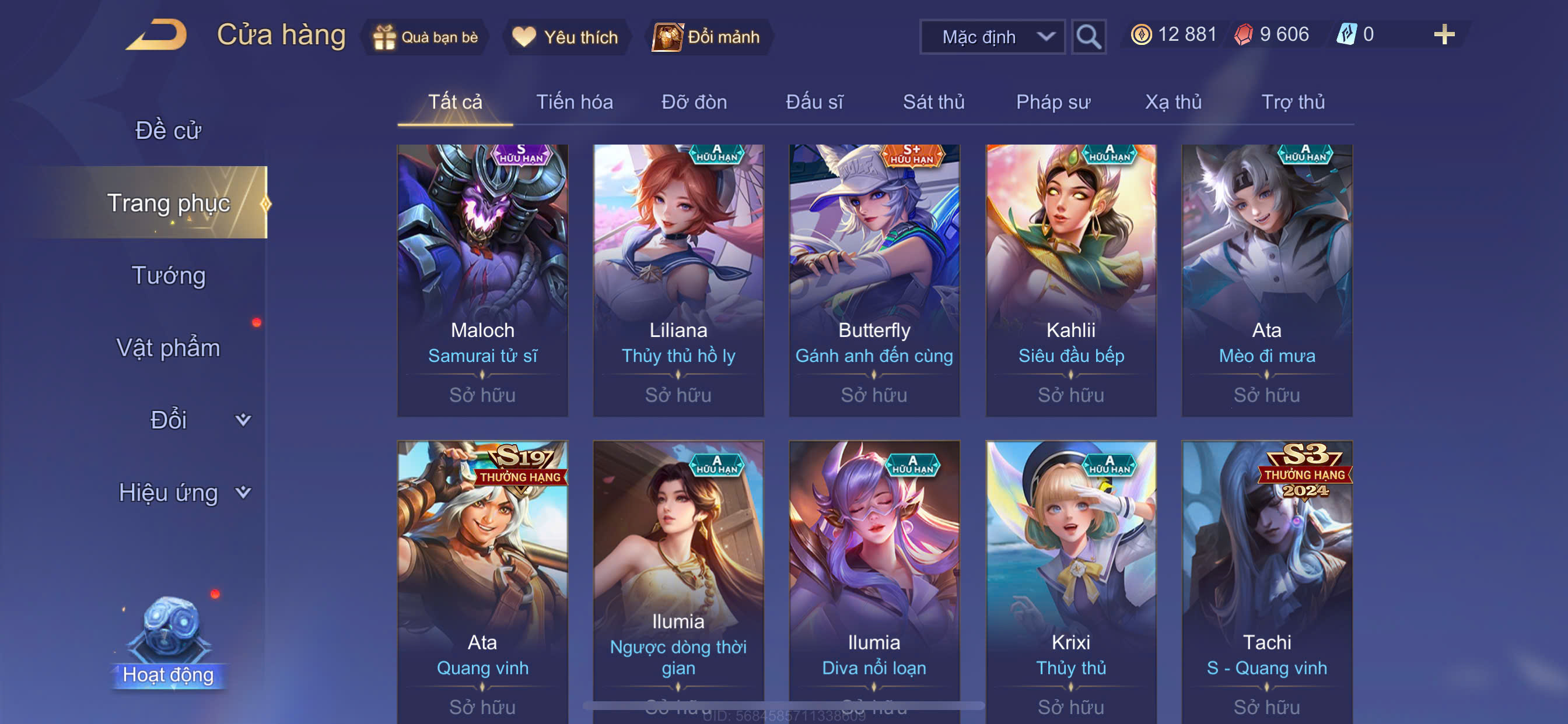Switch to the Đỡ đòn tab
1568x724 pixels.
pyautogui.click(x=694, y=101)
